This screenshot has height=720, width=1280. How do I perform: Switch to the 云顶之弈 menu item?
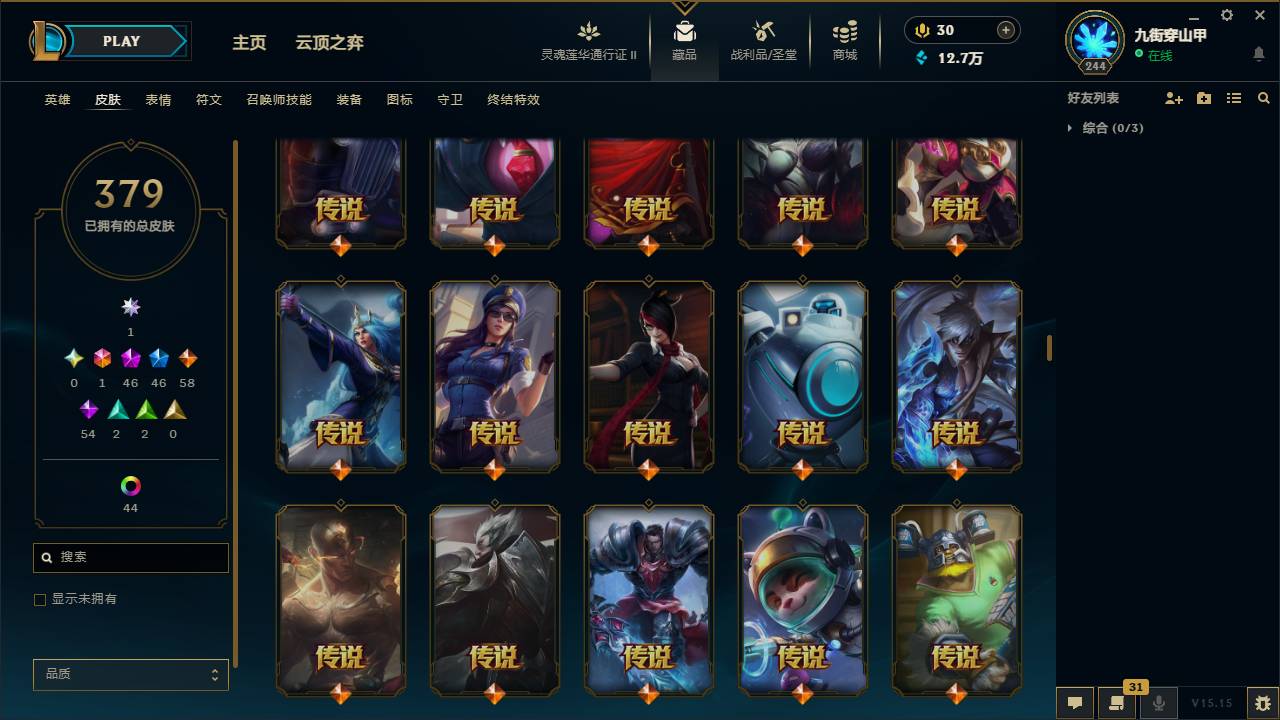point(330,43)
